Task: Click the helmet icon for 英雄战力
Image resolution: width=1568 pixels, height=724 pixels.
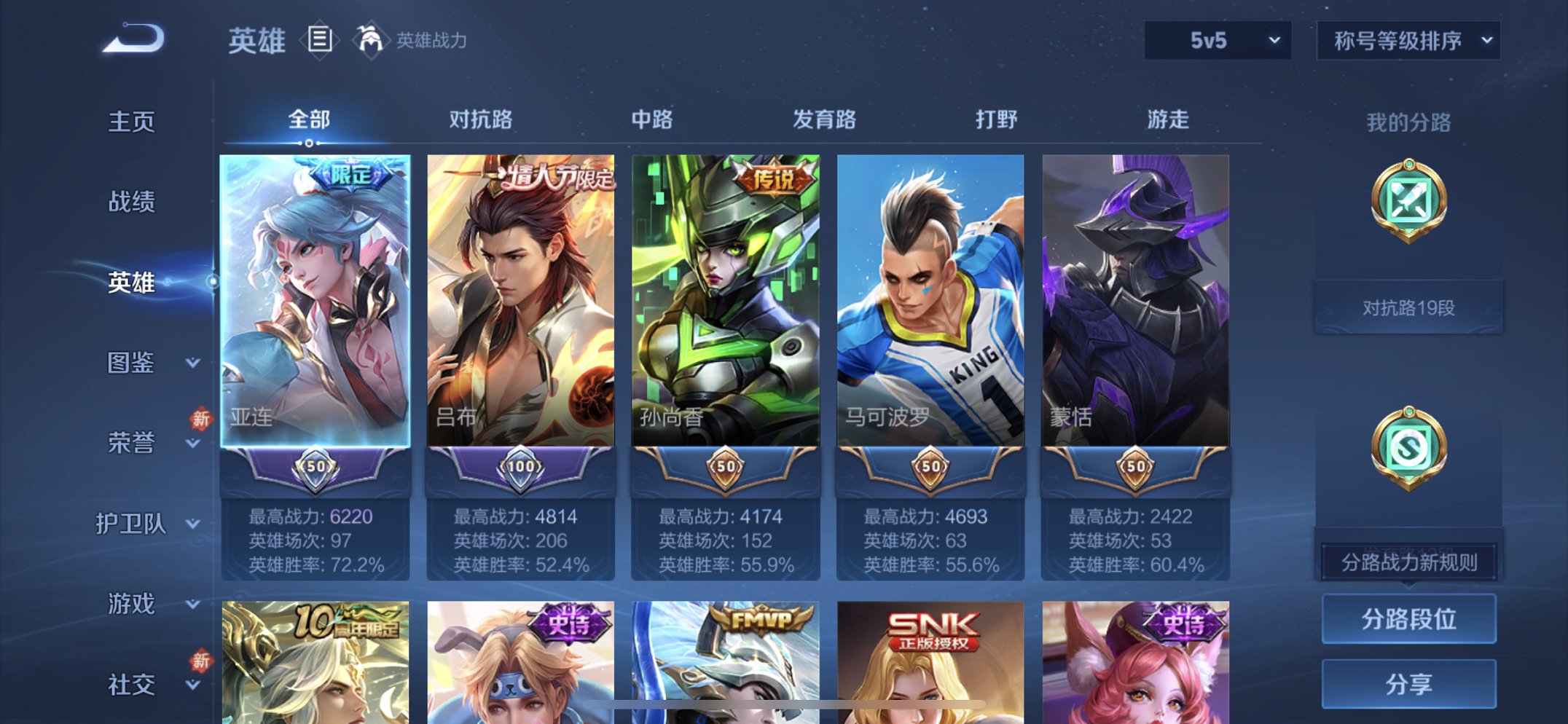Action: [370, 40]
